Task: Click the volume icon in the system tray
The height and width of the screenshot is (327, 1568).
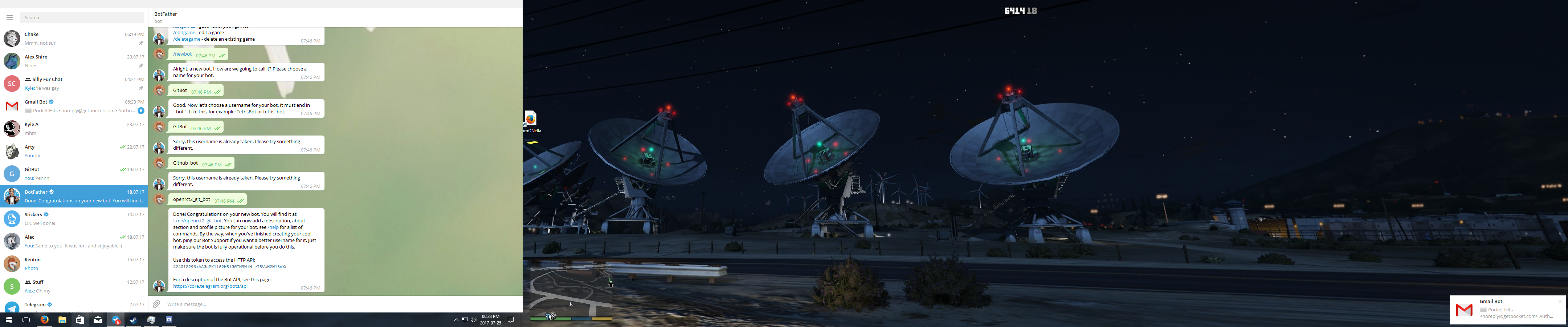Action: tap(473, 319)
